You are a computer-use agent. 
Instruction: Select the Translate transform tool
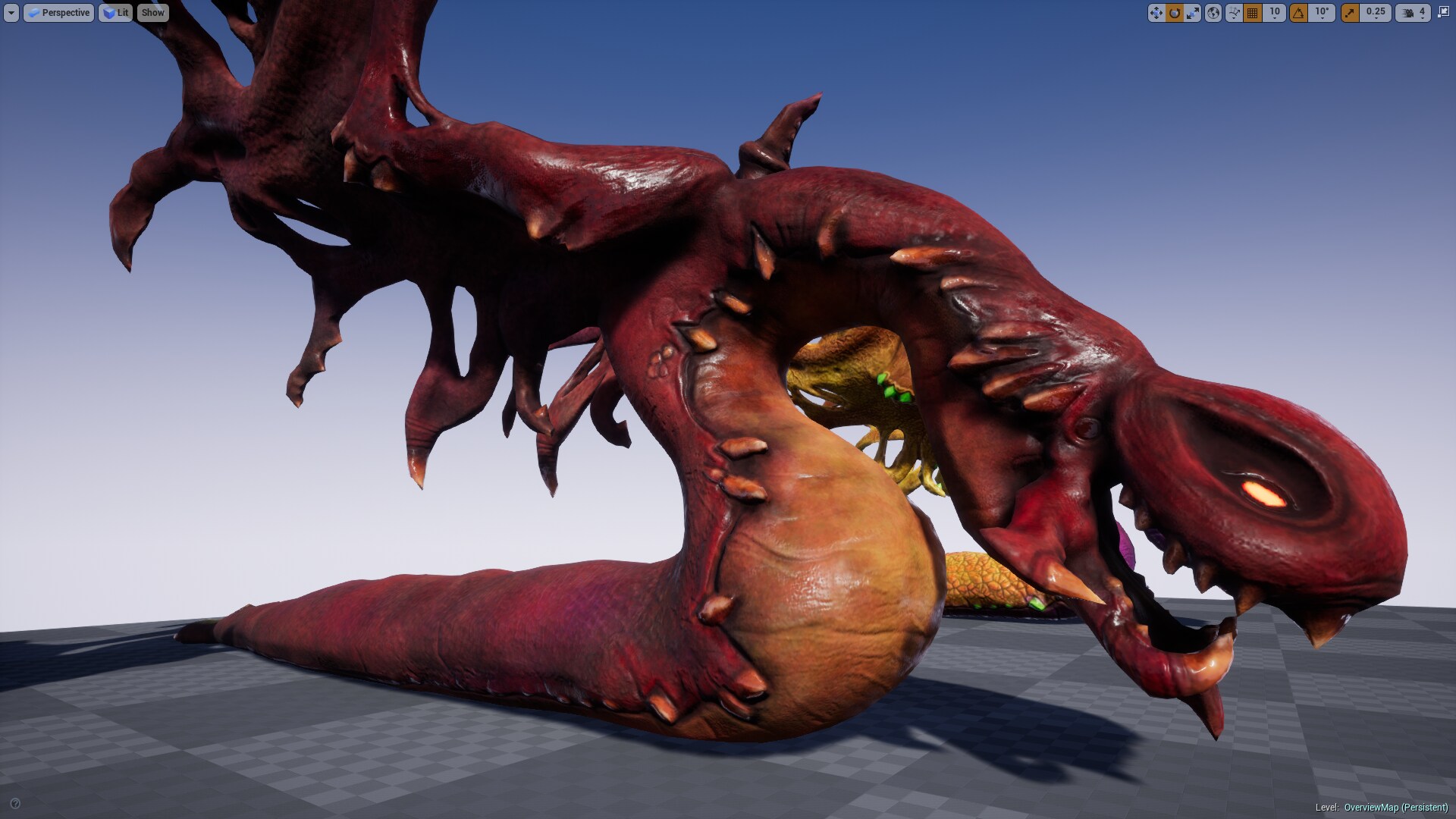pos(1156,12)
